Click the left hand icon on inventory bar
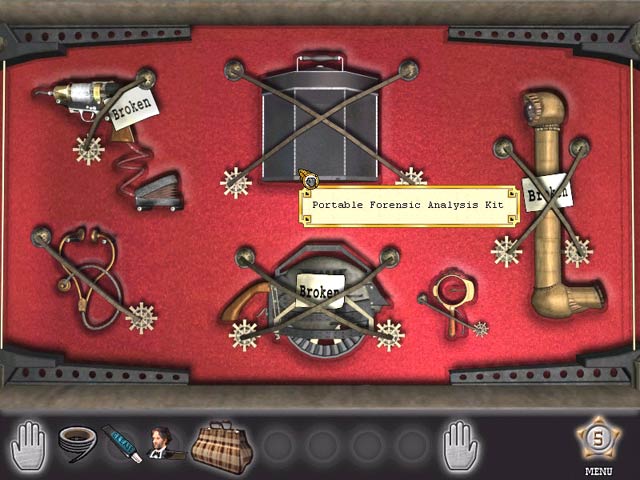Image resolution: width=640 pixels, height=480 pixels. click(x=30, y=442)
